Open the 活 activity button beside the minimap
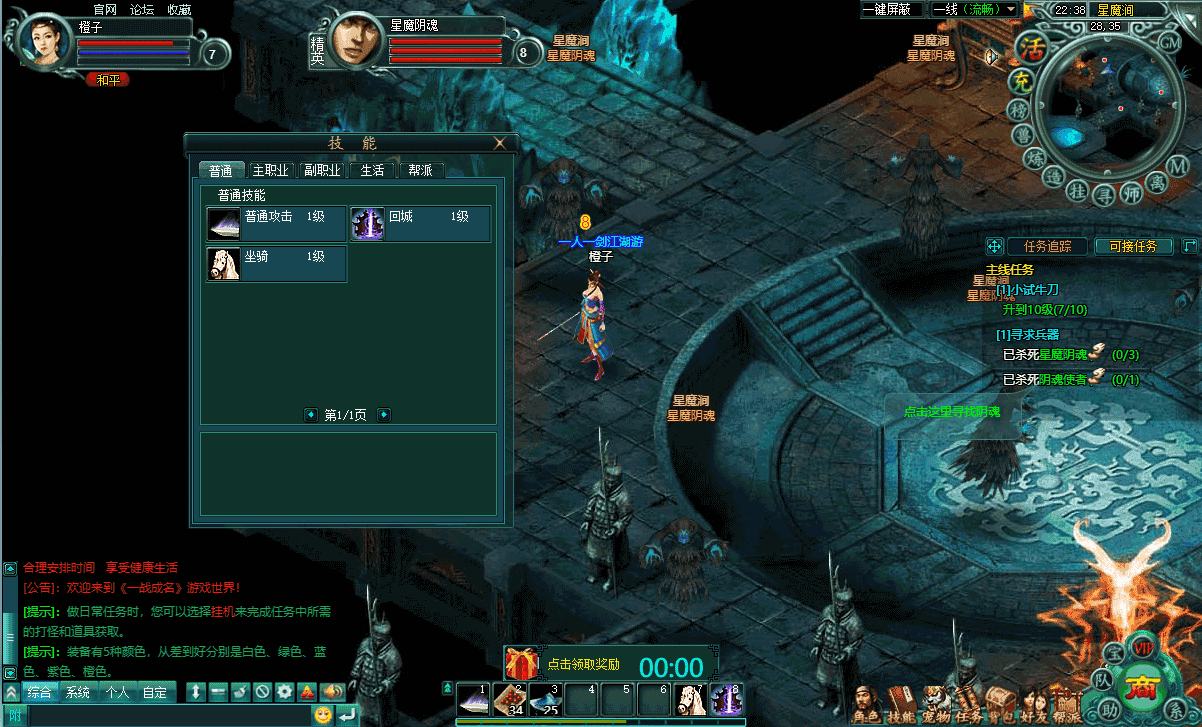This screenshot has width=1202, height=727. pos(1030,47)
